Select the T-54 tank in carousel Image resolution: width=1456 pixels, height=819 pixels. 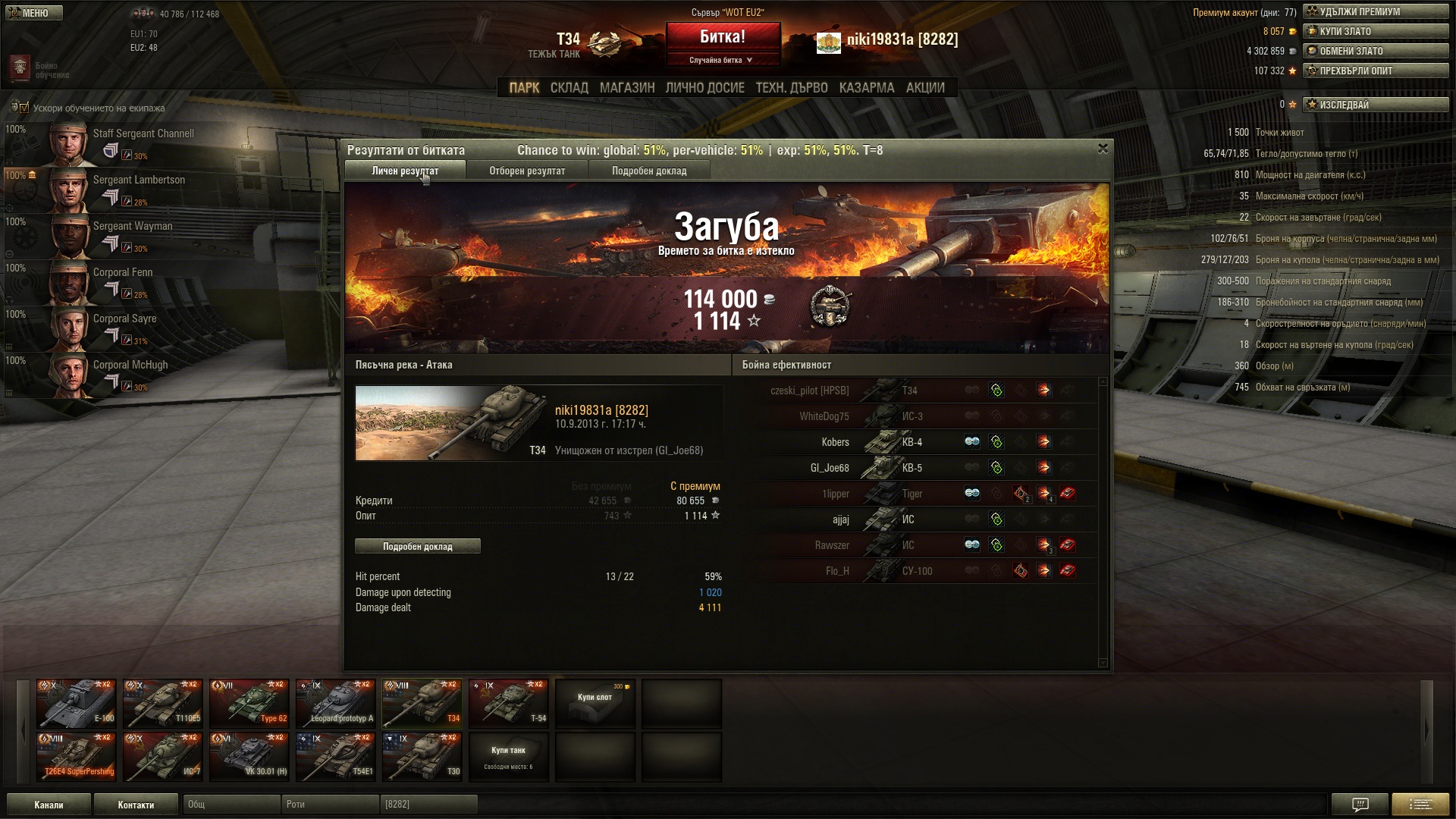click(x=509, y=704)
